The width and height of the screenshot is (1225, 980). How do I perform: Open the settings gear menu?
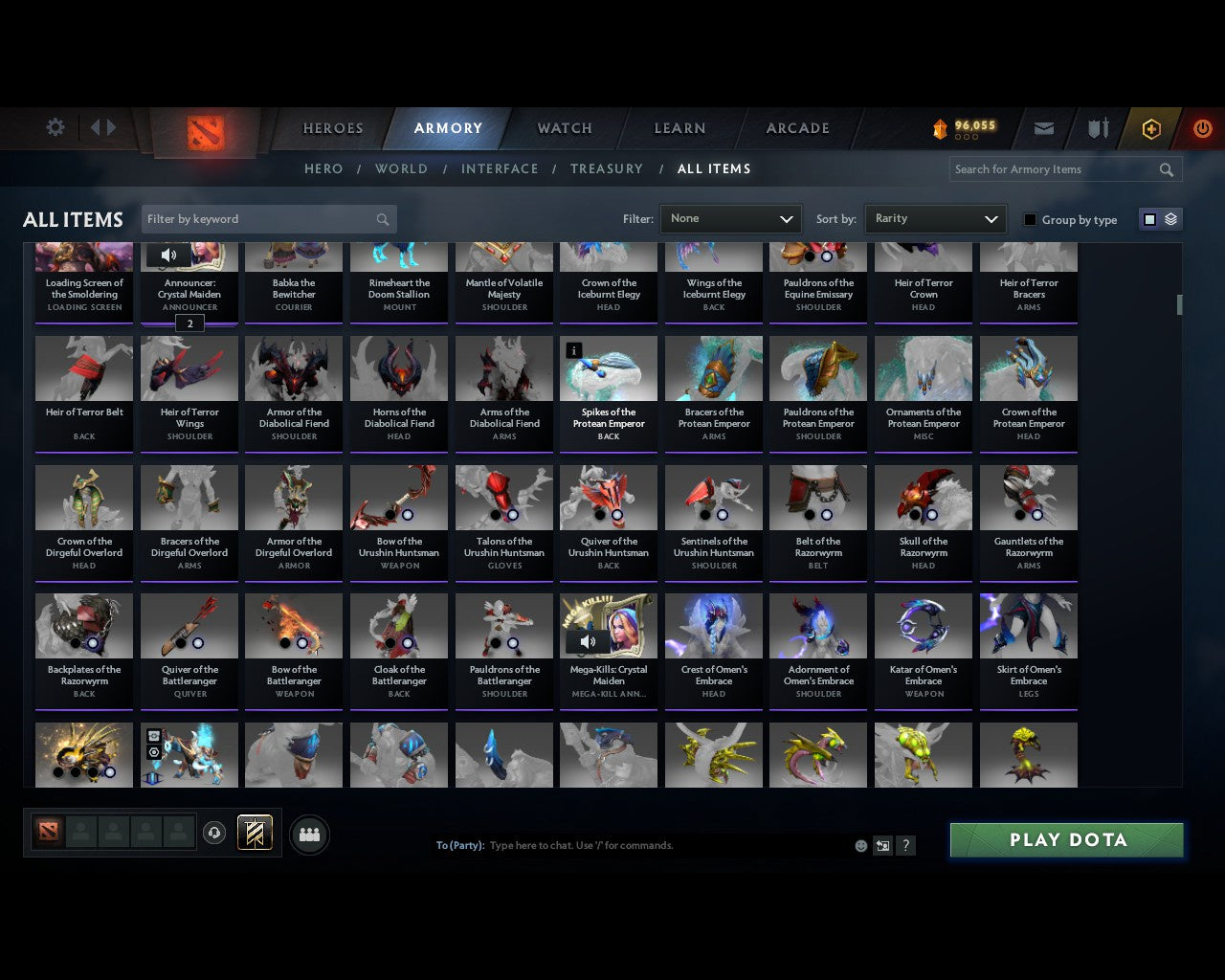tap(55, 127)
